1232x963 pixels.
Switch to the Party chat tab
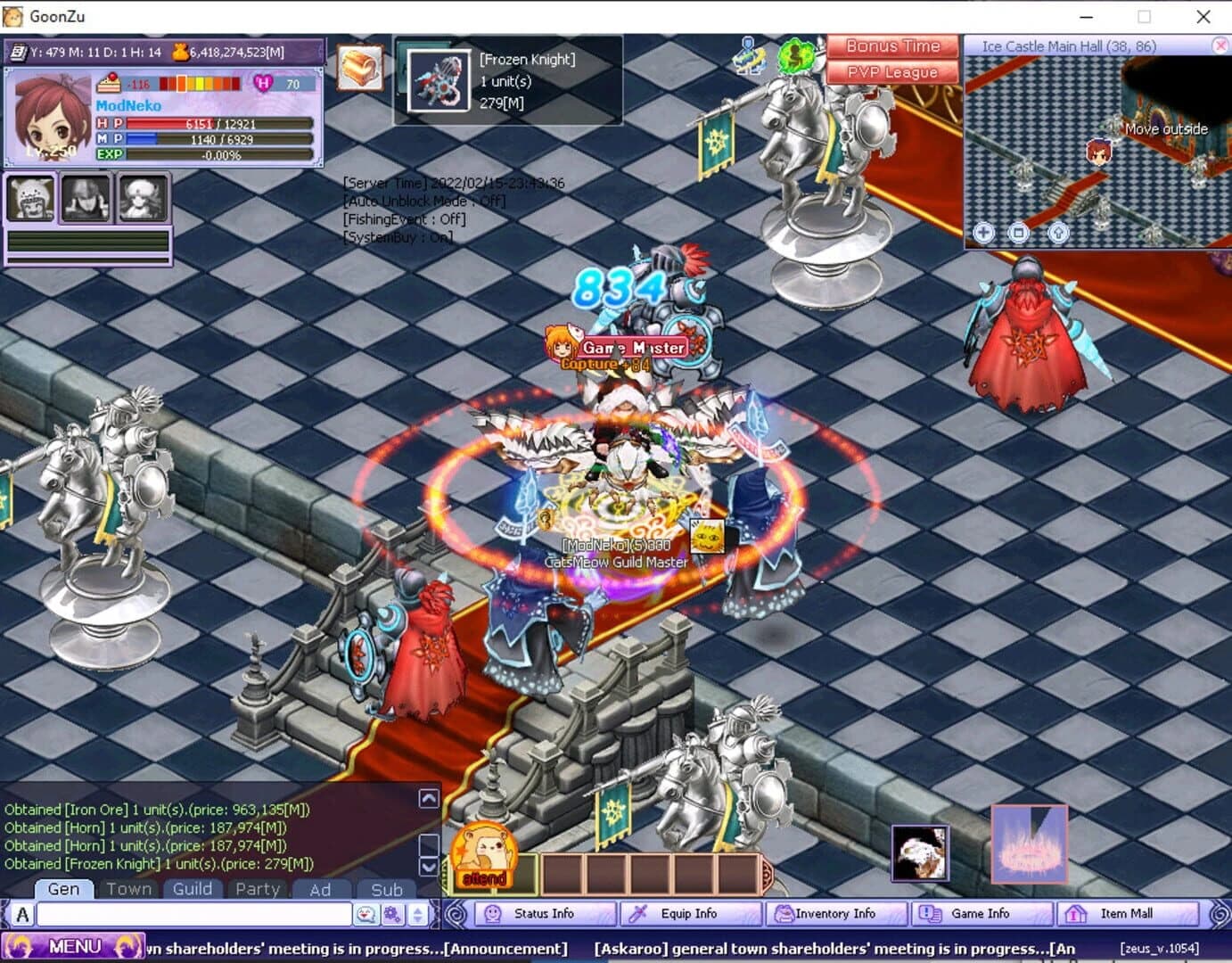(x=257, y=889)
